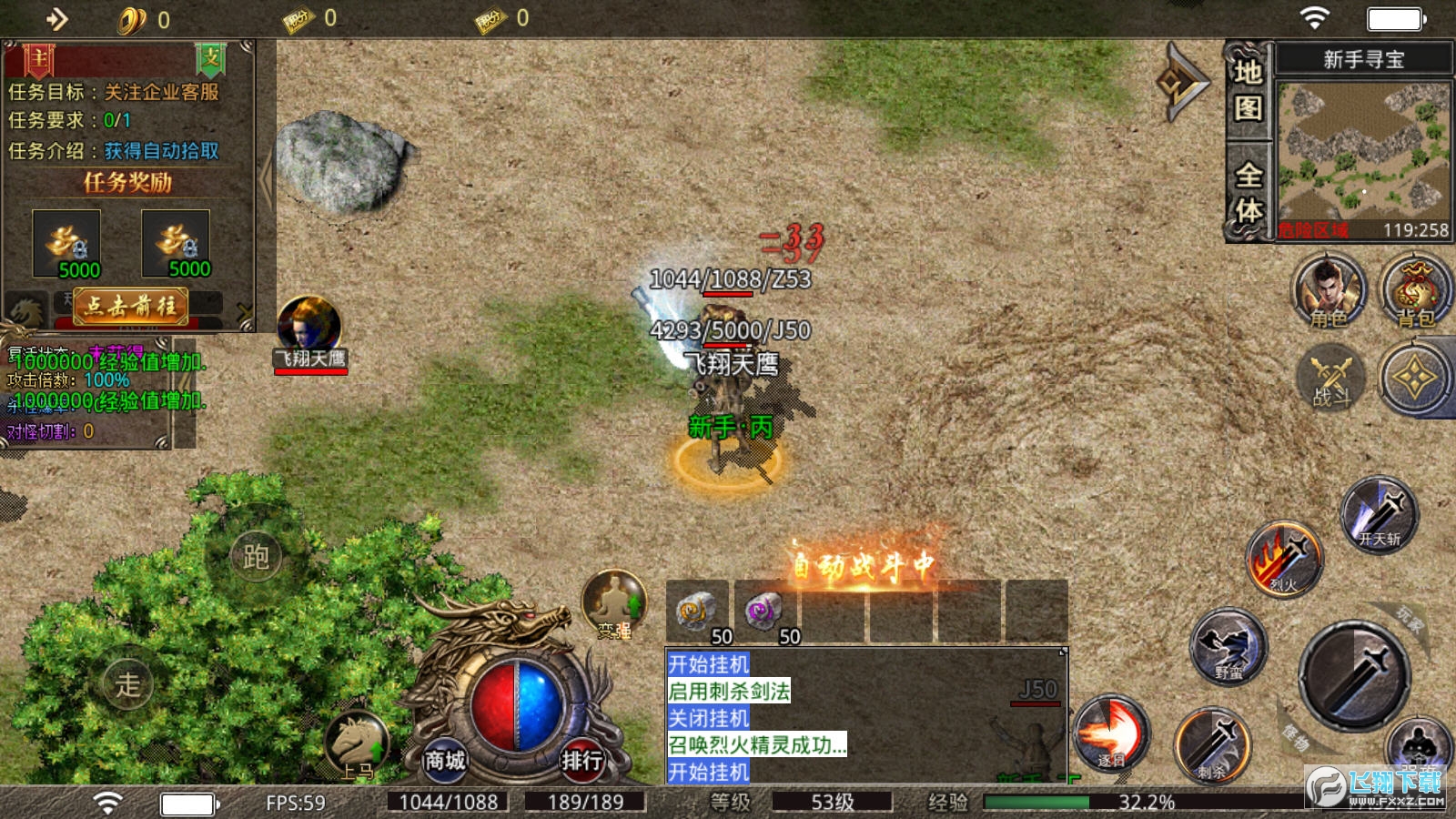Tap the 点击前往 quest button
Screen dimensions: 1456x819
(x=130, y=306)
